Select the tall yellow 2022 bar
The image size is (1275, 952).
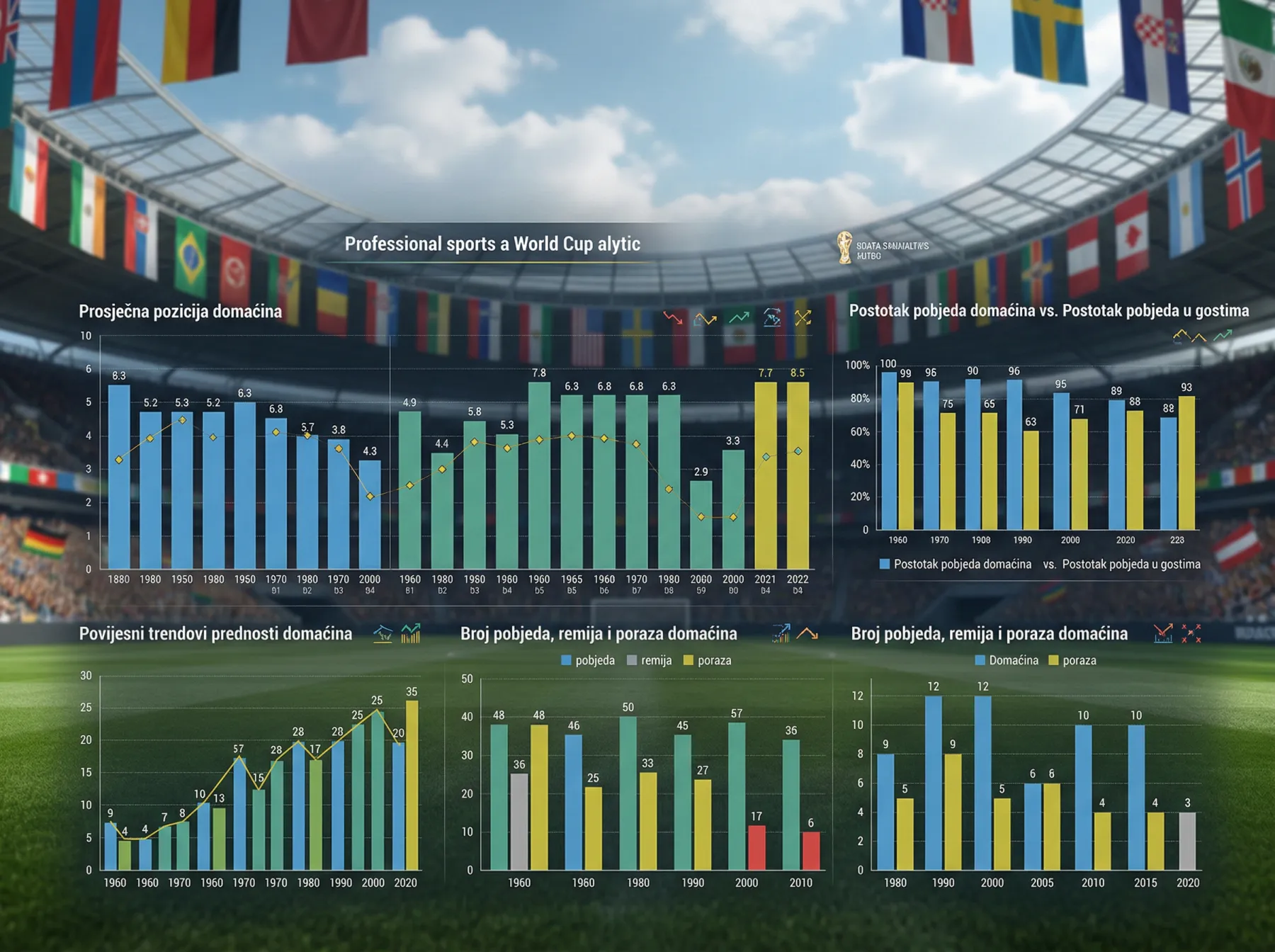[798, 475]
